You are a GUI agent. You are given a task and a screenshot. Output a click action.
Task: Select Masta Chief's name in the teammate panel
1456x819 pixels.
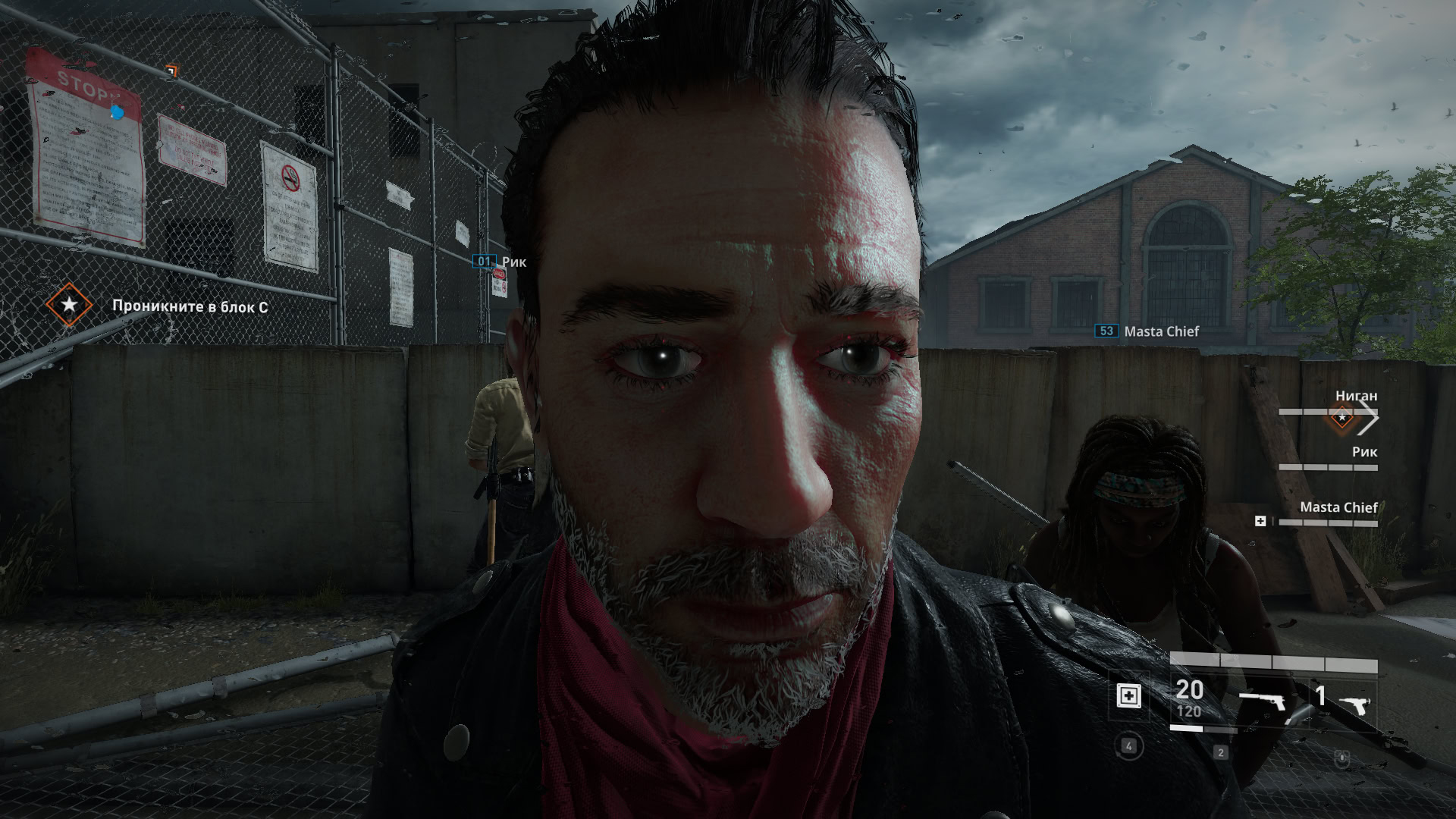pos(1338,508)
